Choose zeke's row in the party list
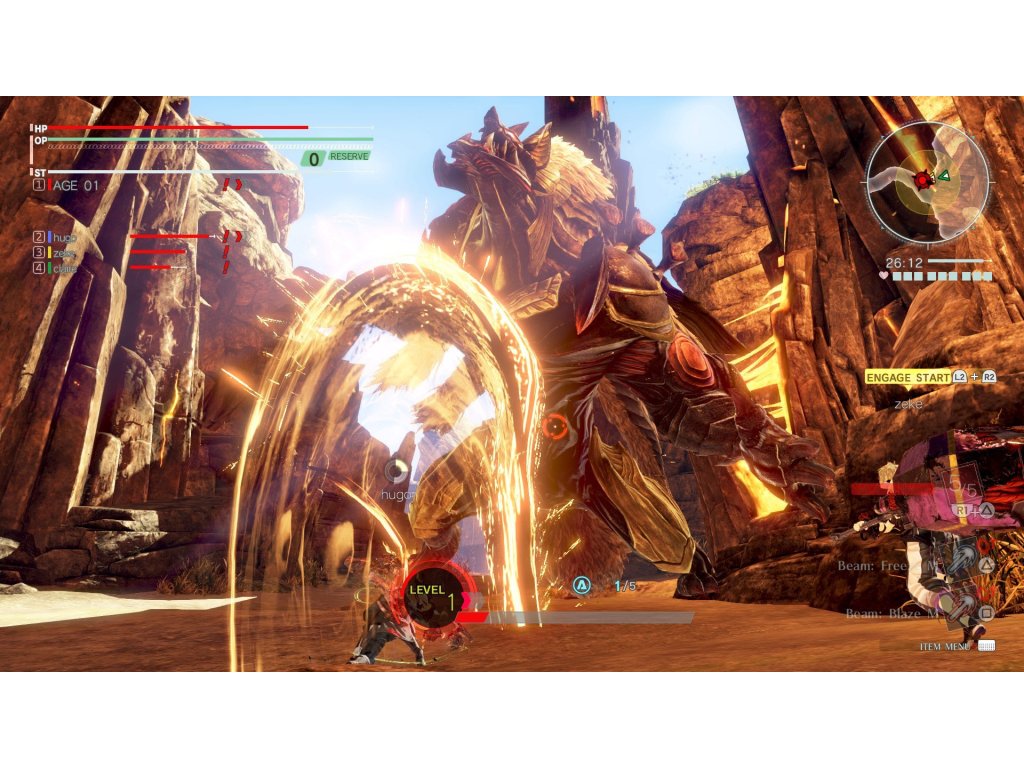 62,252
